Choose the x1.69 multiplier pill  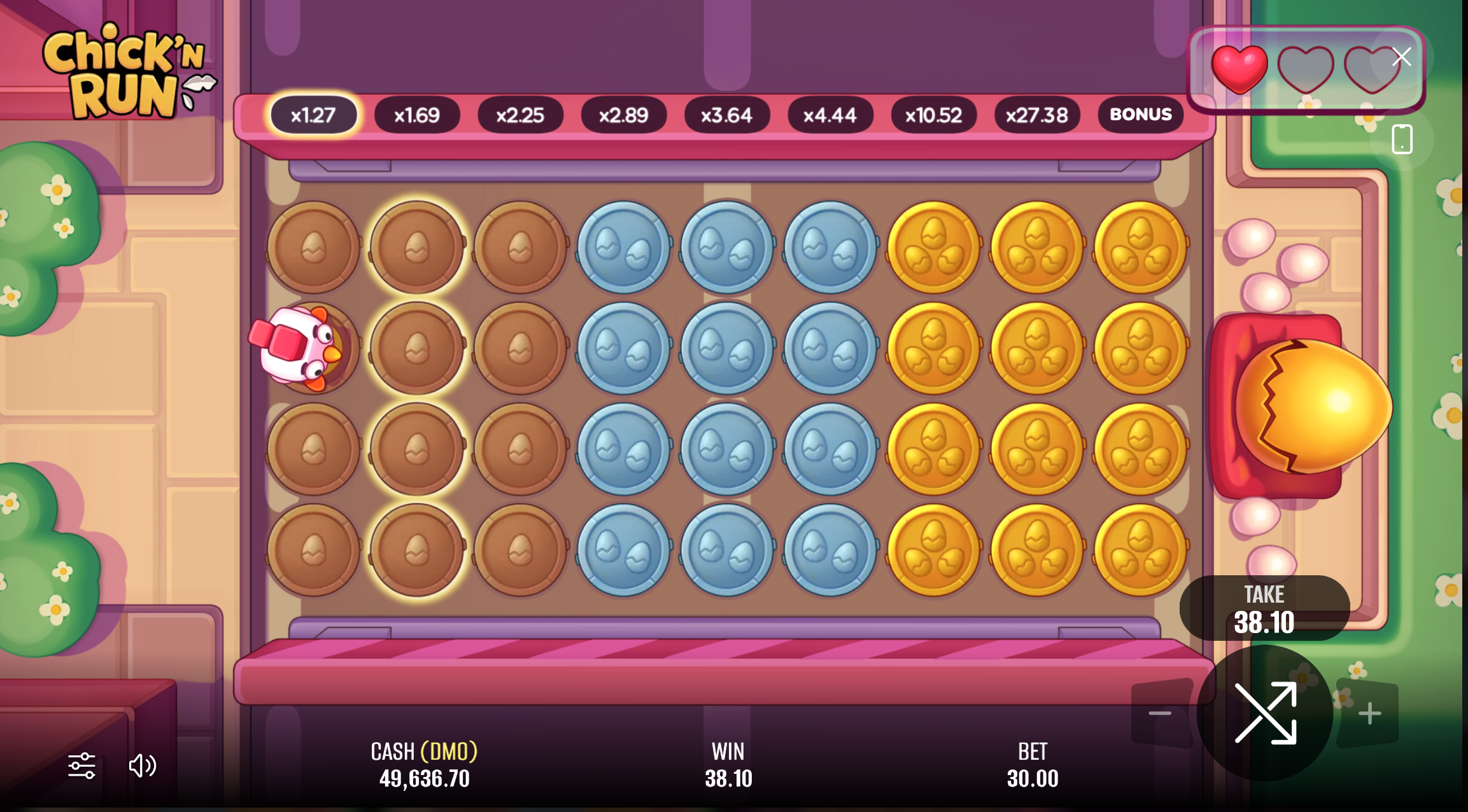[417, 115]
